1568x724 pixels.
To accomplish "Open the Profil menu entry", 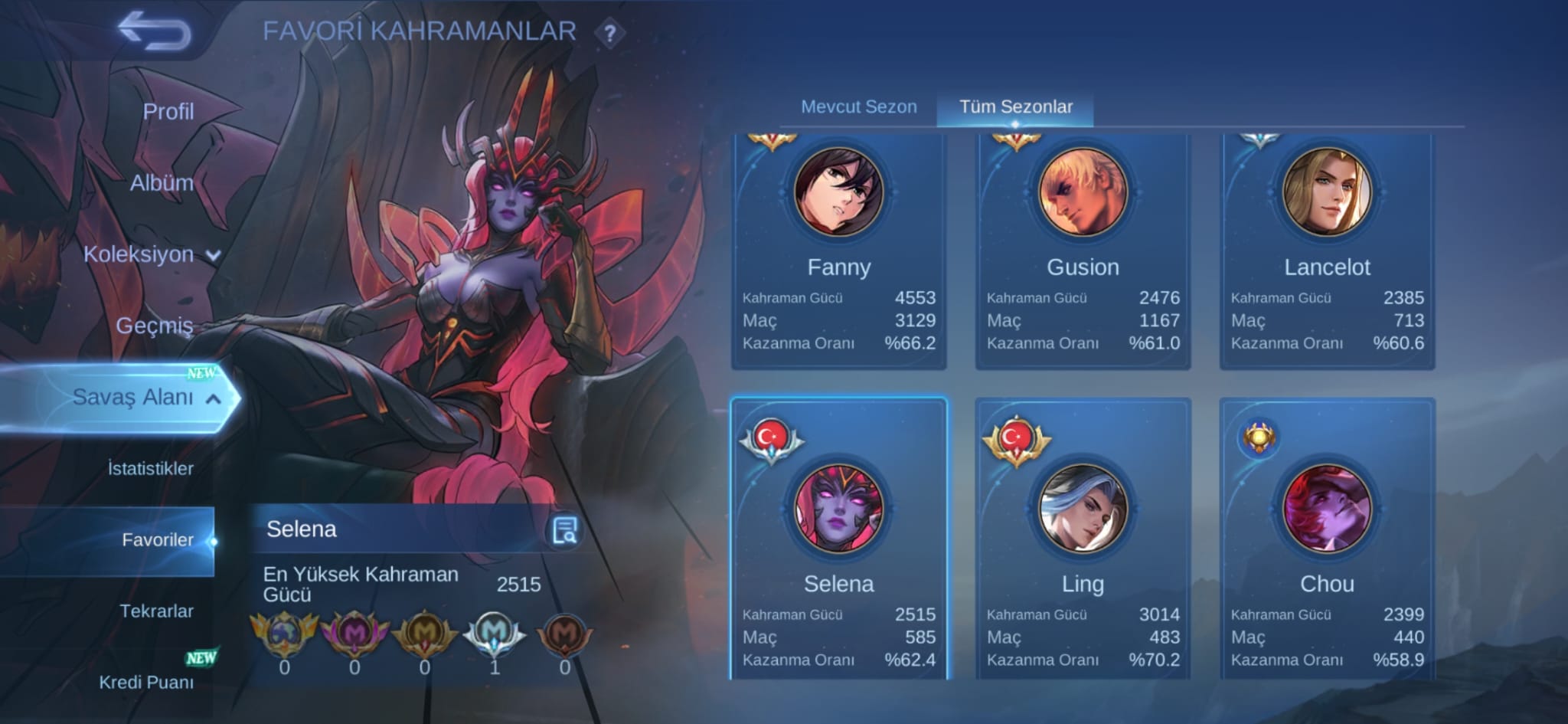I will (x=168, y=112).
